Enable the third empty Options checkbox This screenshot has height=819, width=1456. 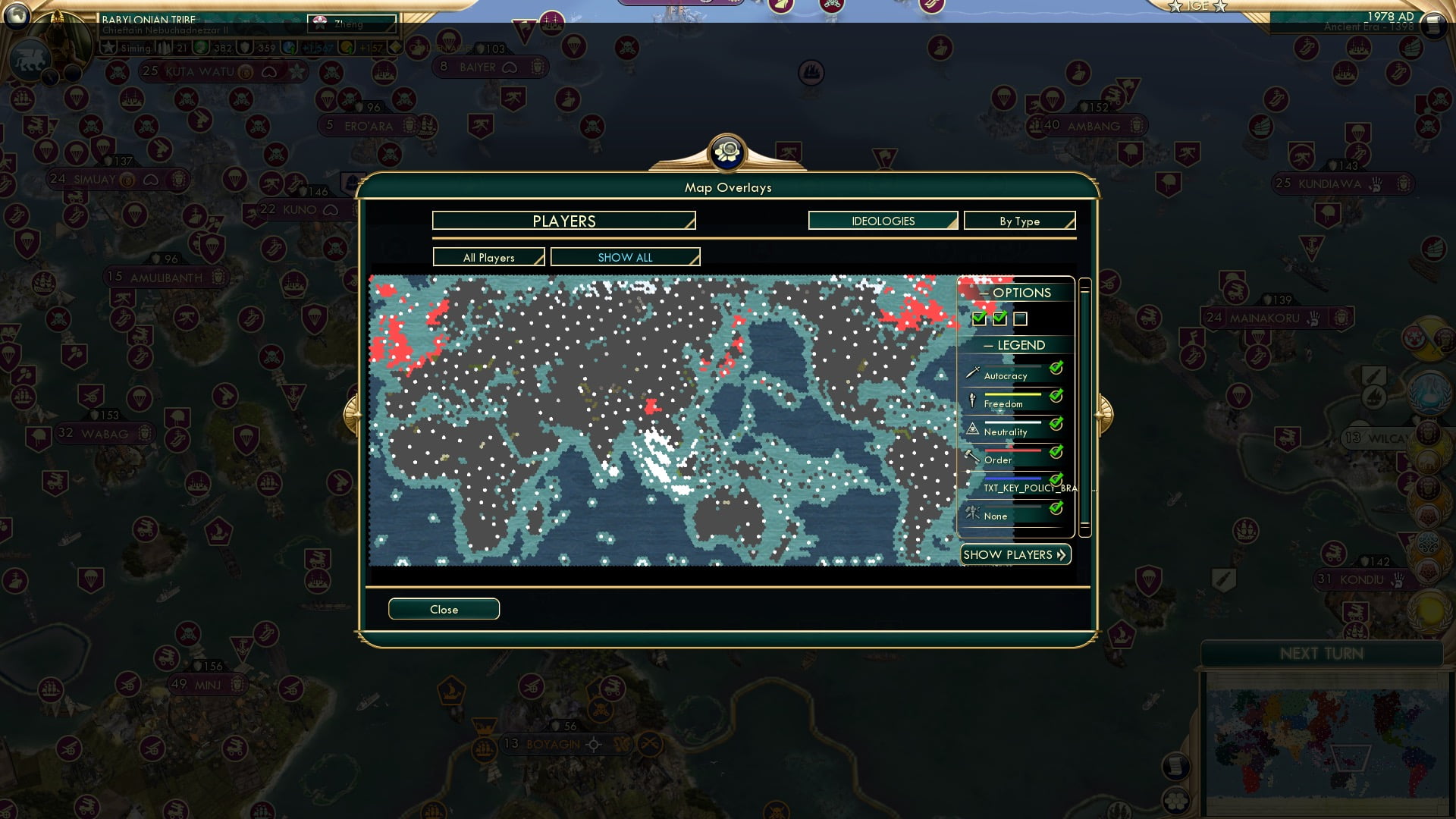tap(1021, 318)
